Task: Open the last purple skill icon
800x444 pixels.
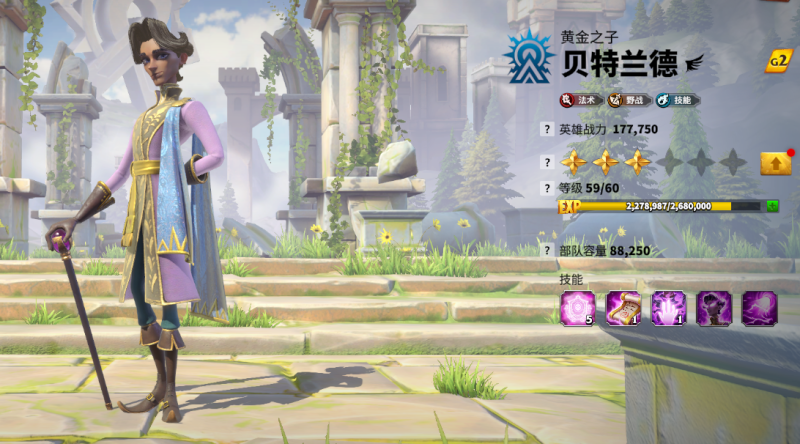Action: click(x=759, y=308)
